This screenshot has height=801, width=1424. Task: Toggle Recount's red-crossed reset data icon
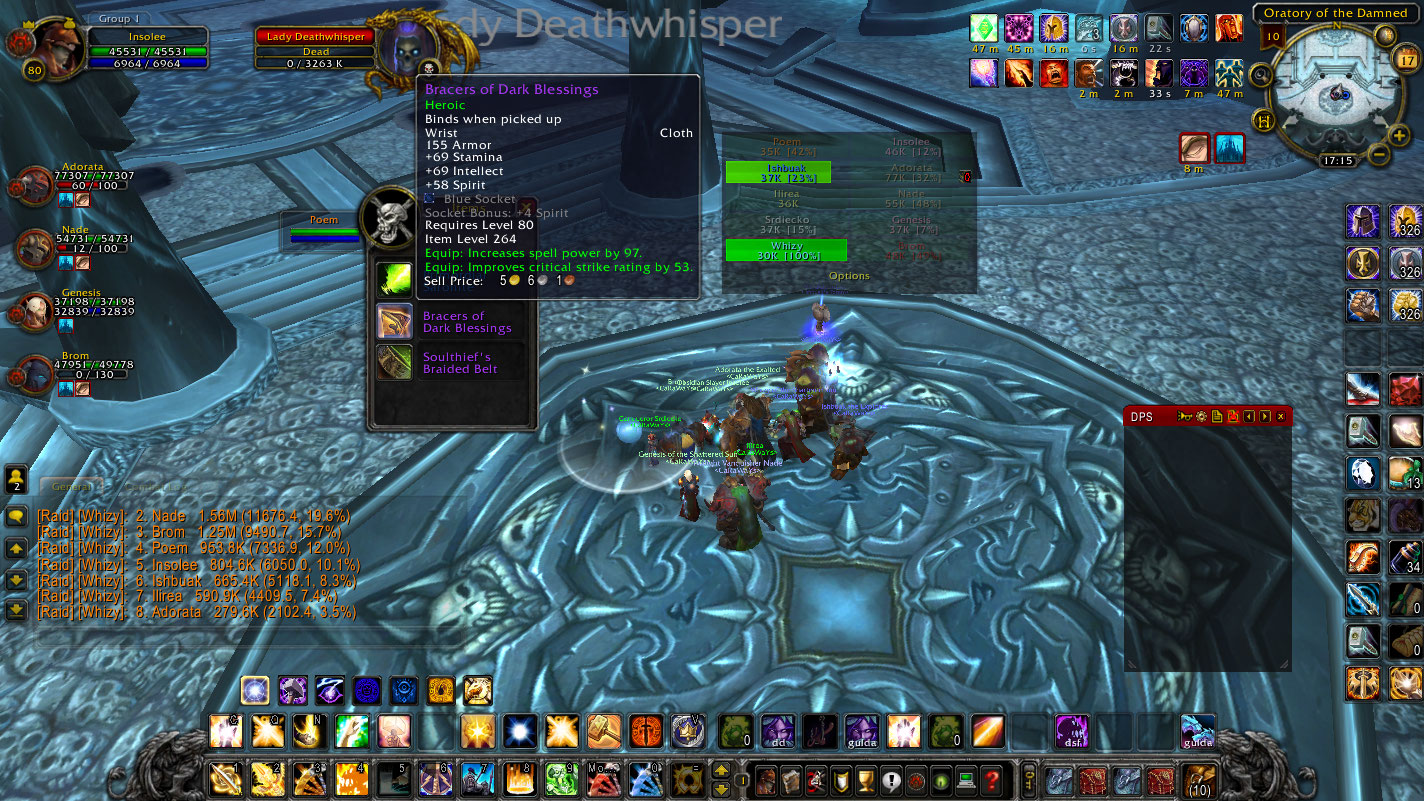coord(1234,417)
